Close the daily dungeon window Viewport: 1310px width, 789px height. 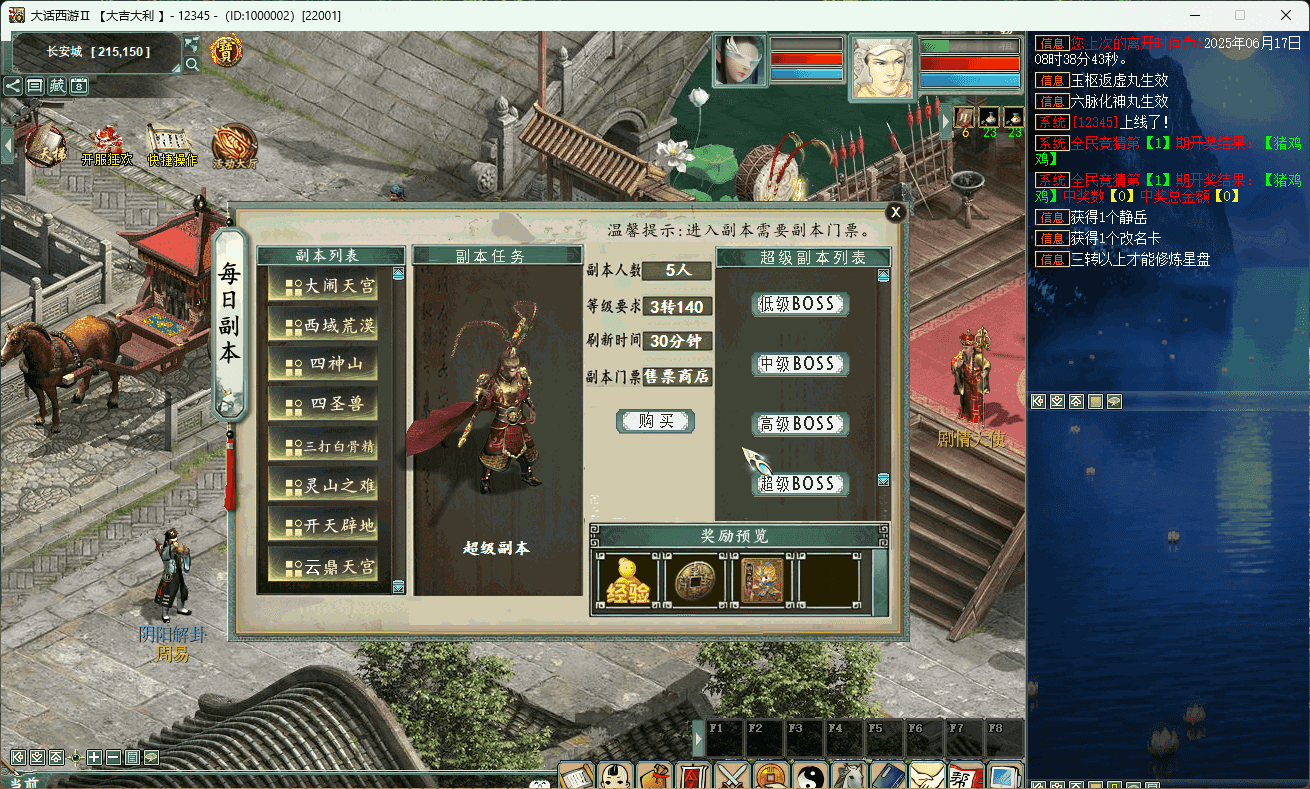896,212
